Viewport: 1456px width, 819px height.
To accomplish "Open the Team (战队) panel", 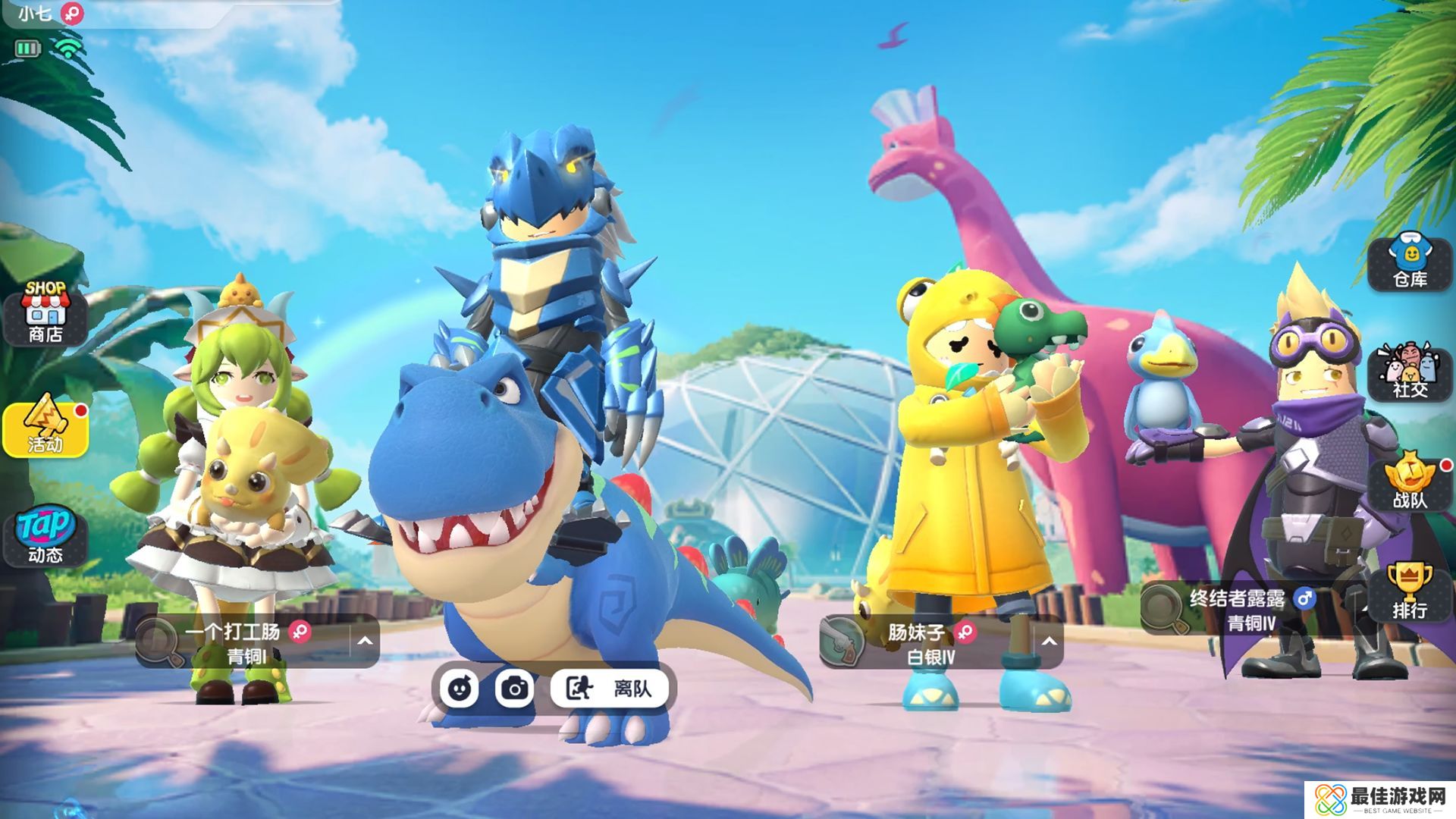I will [1410, 482].
